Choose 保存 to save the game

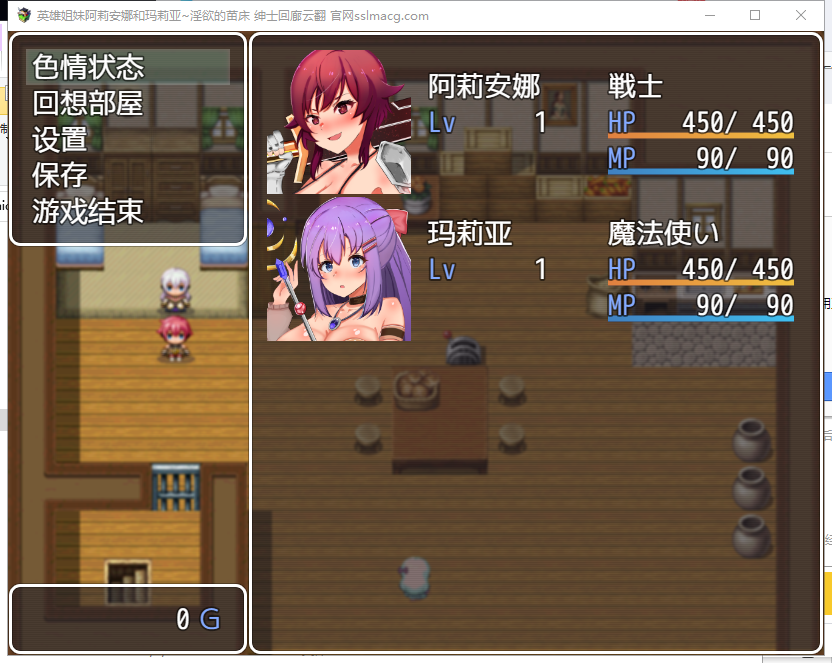[60, 175]
